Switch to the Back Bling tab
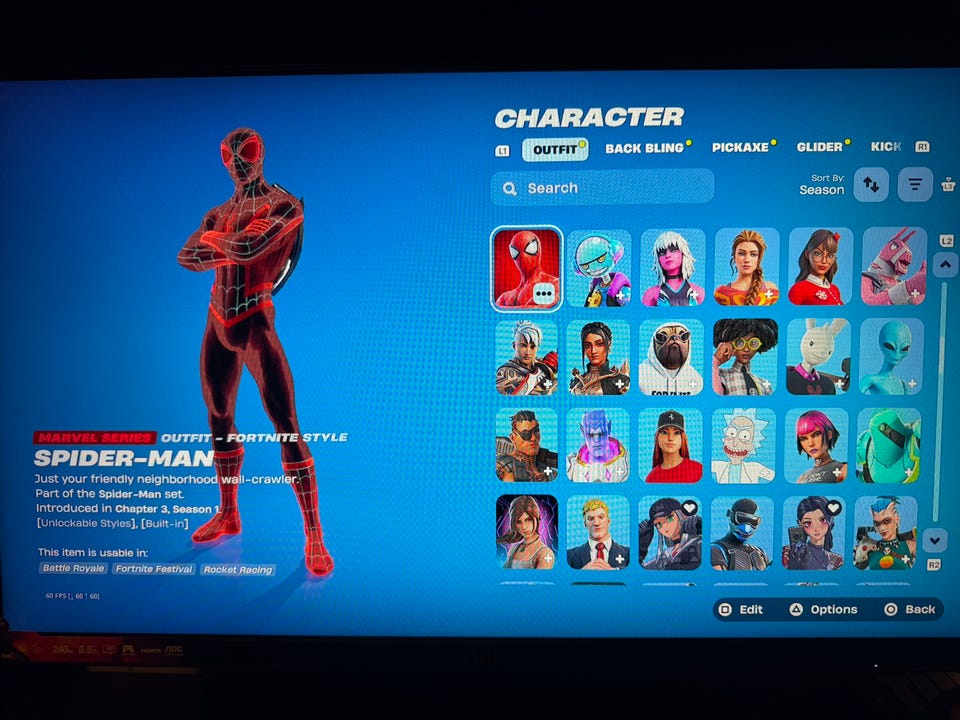 (644, 148)
